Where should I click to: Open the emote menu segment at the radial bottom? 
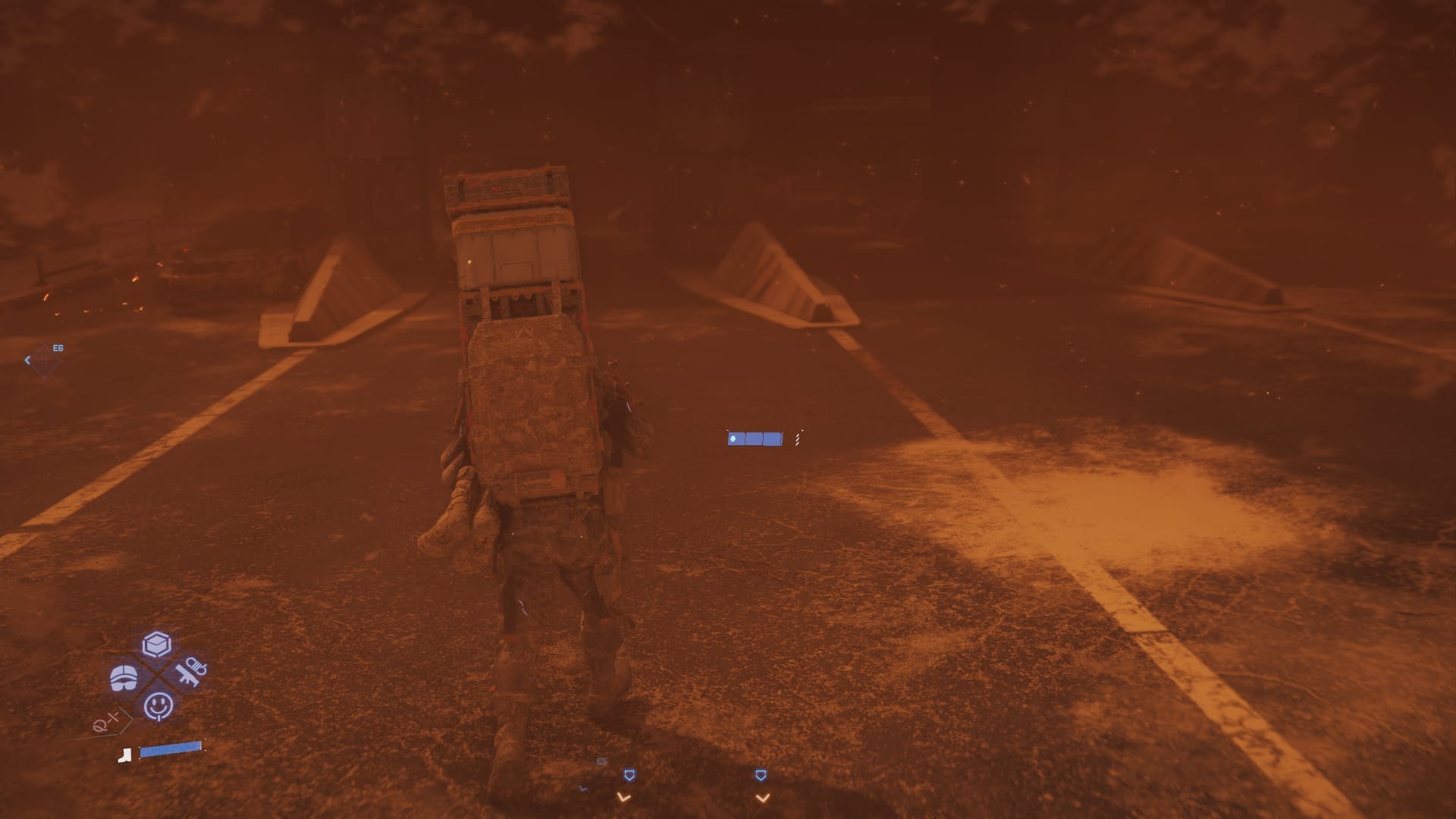[x=158, y=706]
